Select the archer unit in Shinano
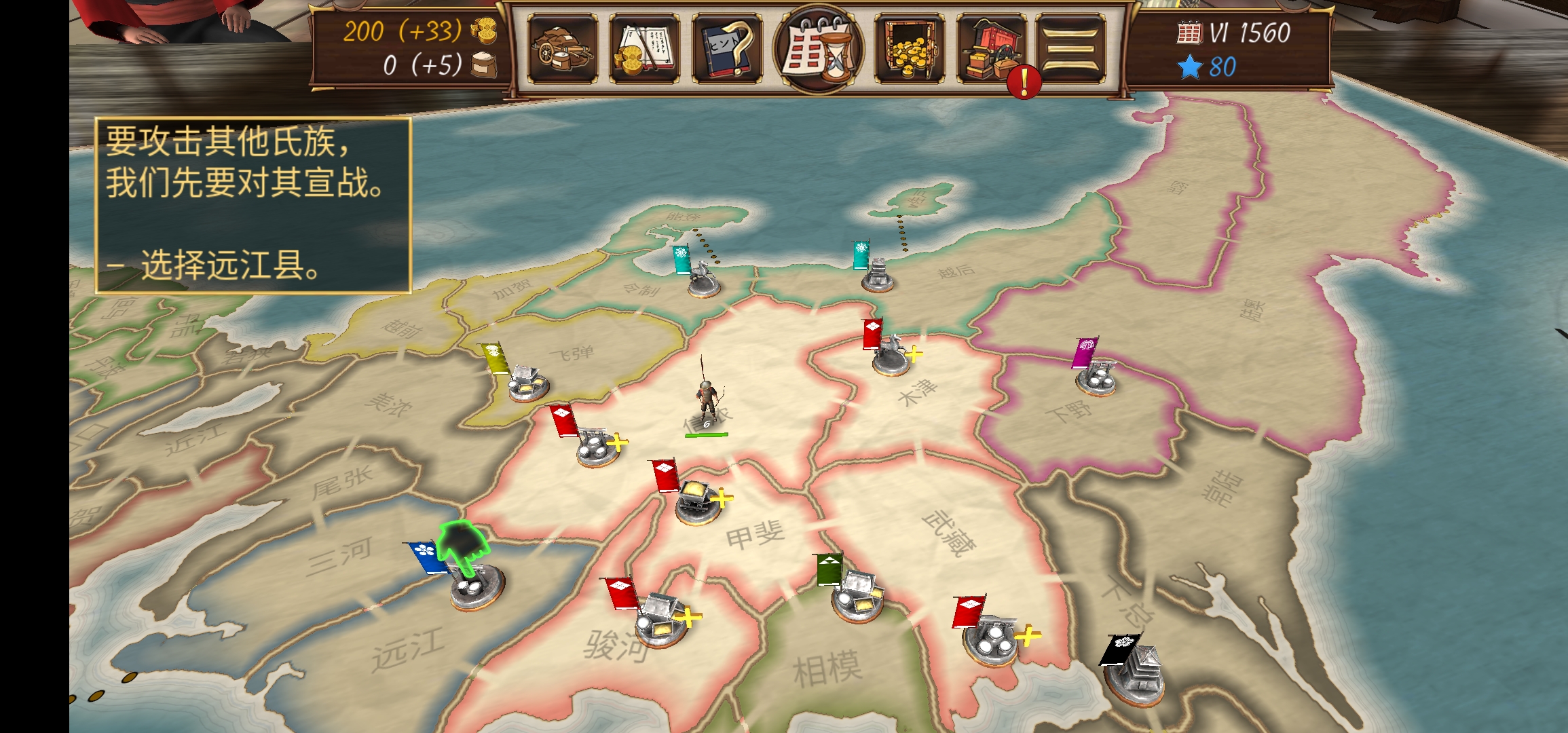The height and width of the screenshot is (733, 1568). 707,402
